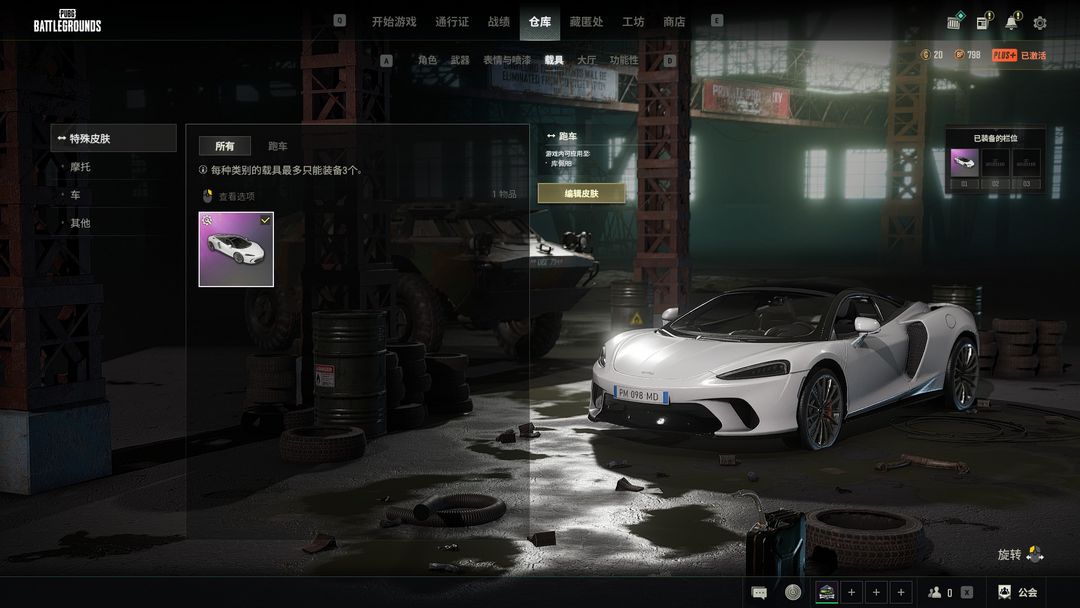Open the settings gear icon
The height and width of the screenshot is (608, 1080).
1040,23
